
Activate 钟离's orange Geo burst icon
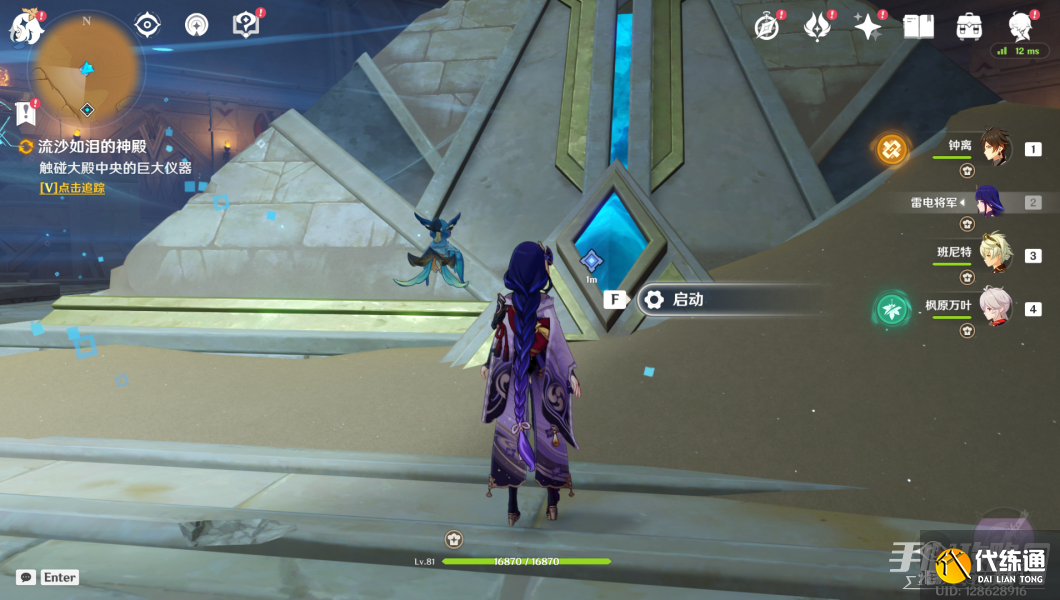[x=892, y=150]
